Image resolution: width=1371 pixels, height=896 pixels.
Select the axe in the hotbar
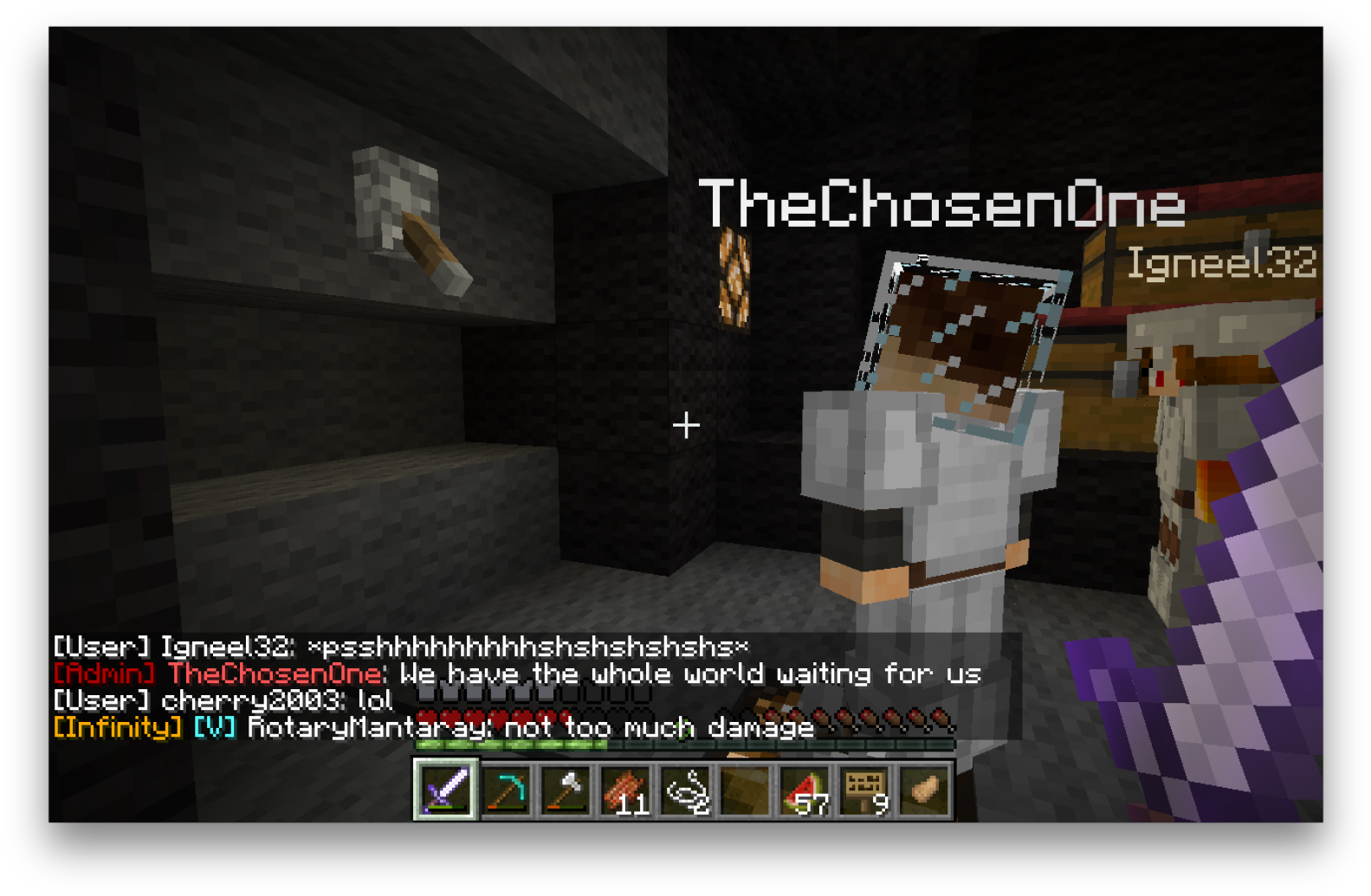click(566, 790)
